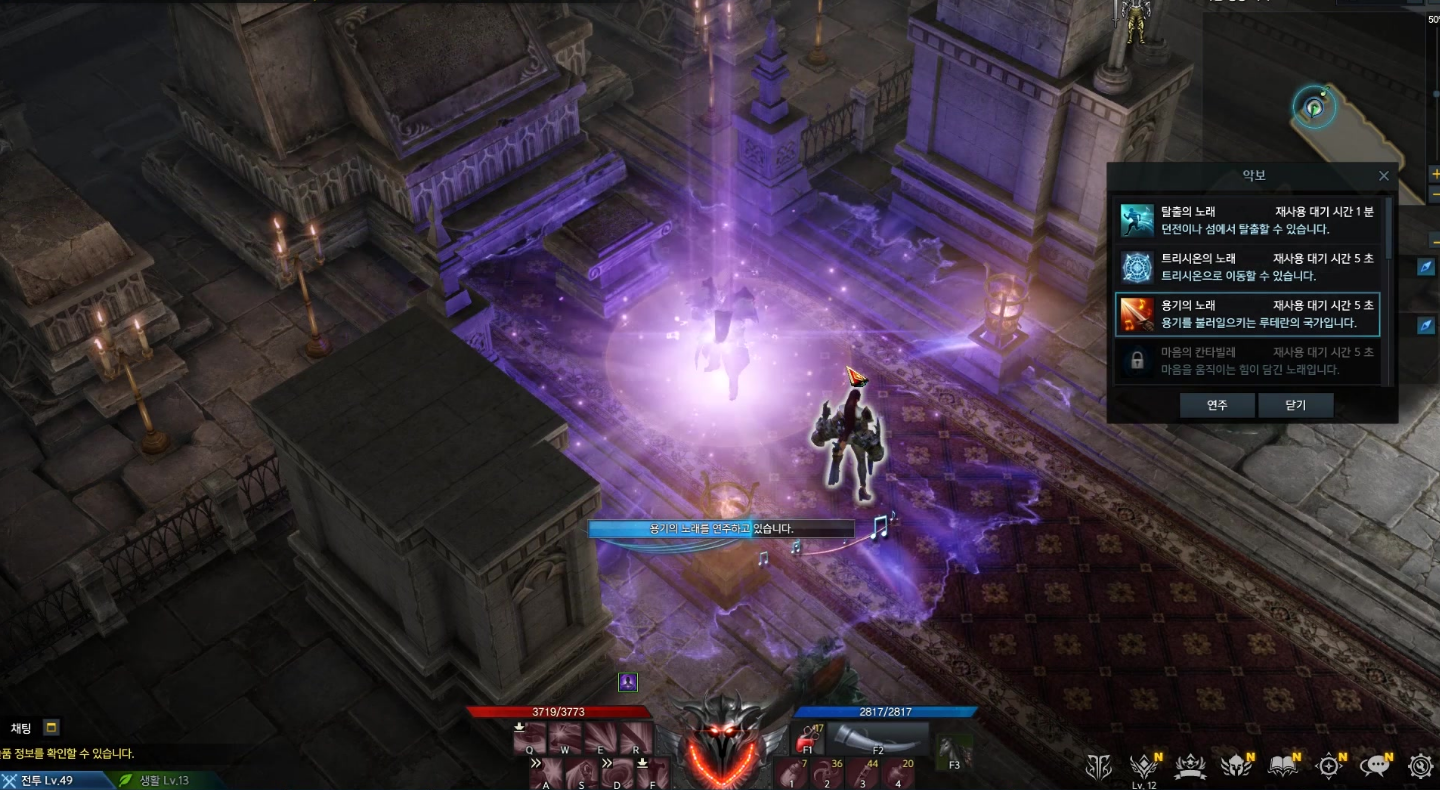This screenshot has width=1440, height=790.
Task: Summon the horse mount in F3 slot
Action: (x=953, y=749)
